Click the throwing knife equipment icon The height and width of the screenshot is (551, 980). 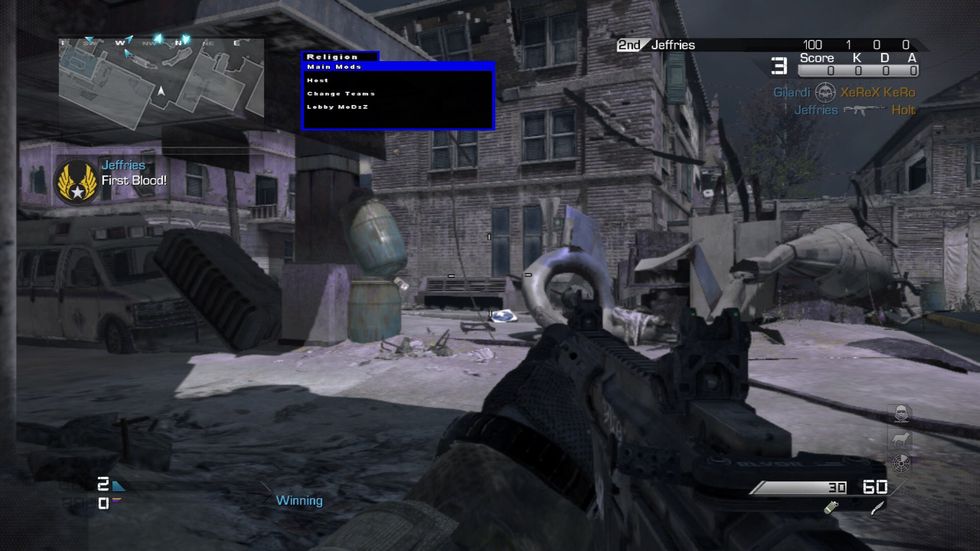877,509
